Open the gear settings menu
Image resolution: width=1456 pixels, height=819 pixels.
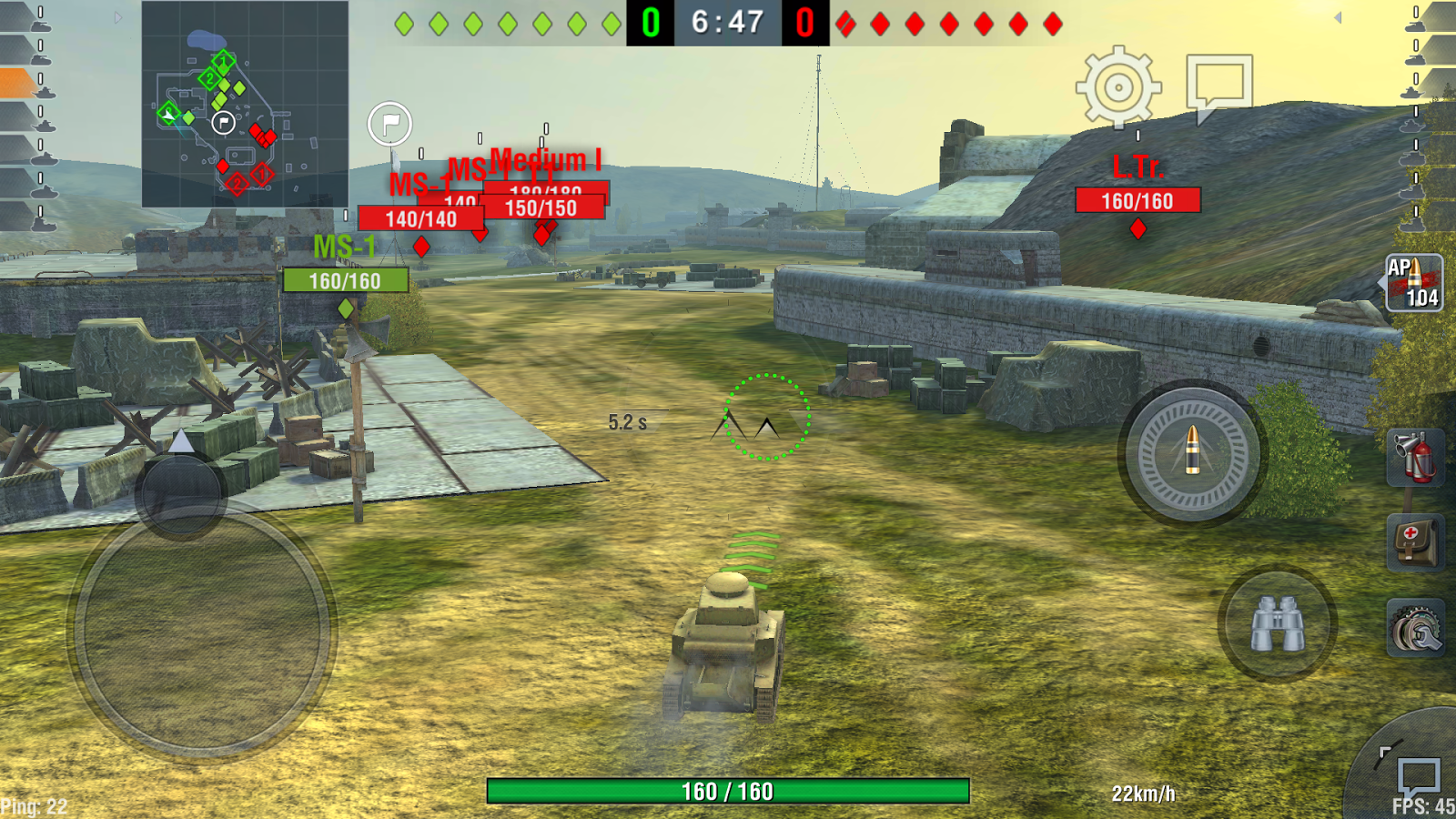click(1118, 88)
